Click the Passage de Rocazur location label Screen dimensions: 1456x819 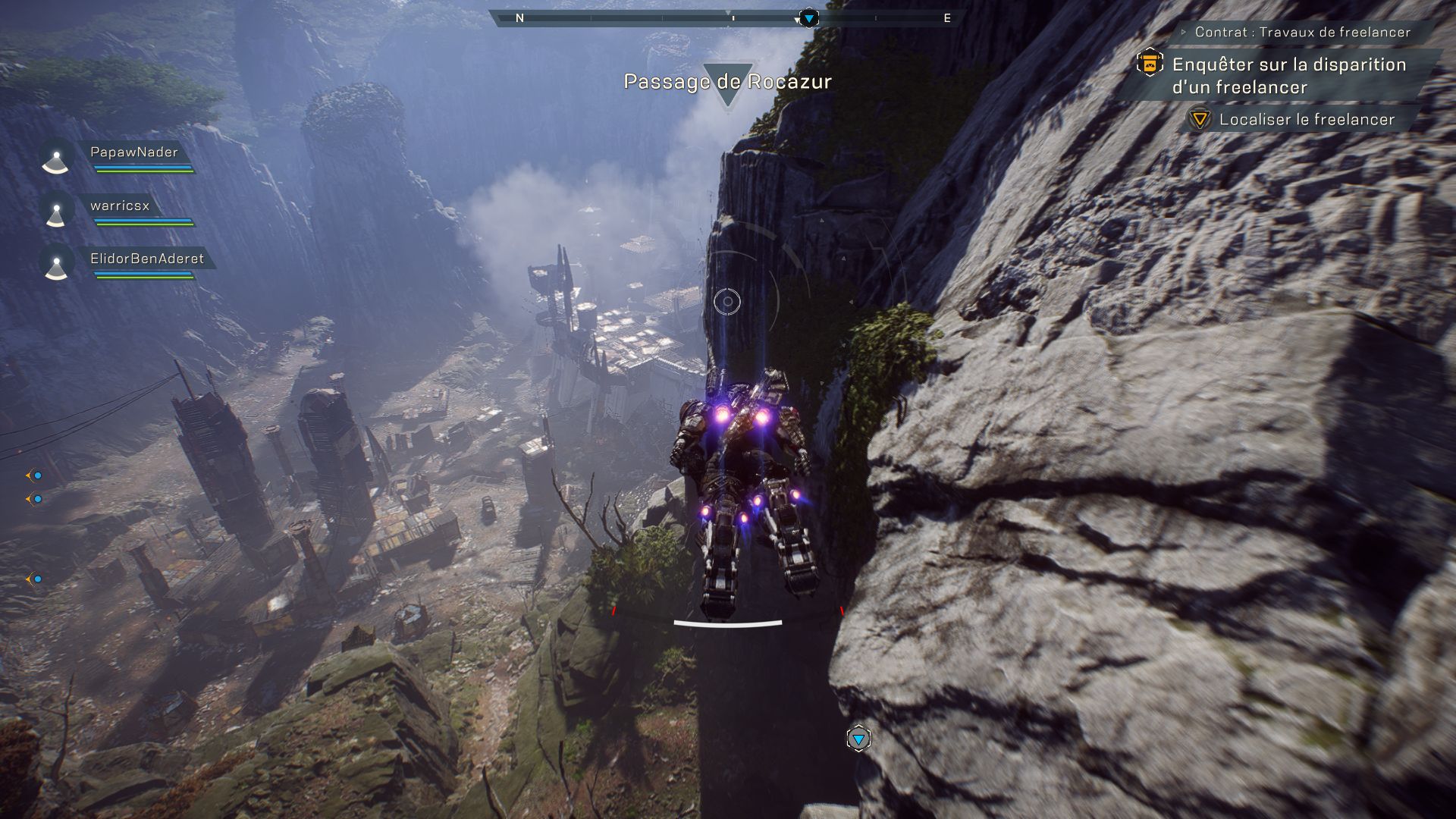click(x=727, y=82)
